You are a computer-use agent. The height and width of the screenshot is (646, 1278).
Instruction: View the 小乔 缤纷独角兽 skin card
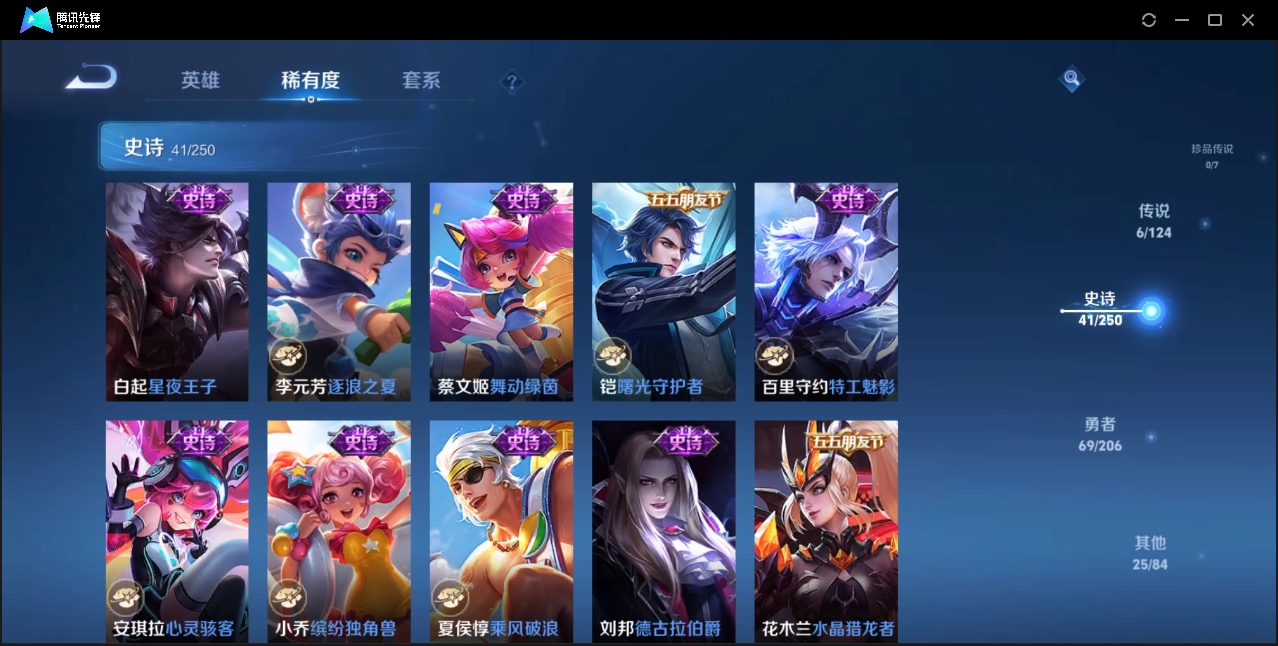point(339,530)
